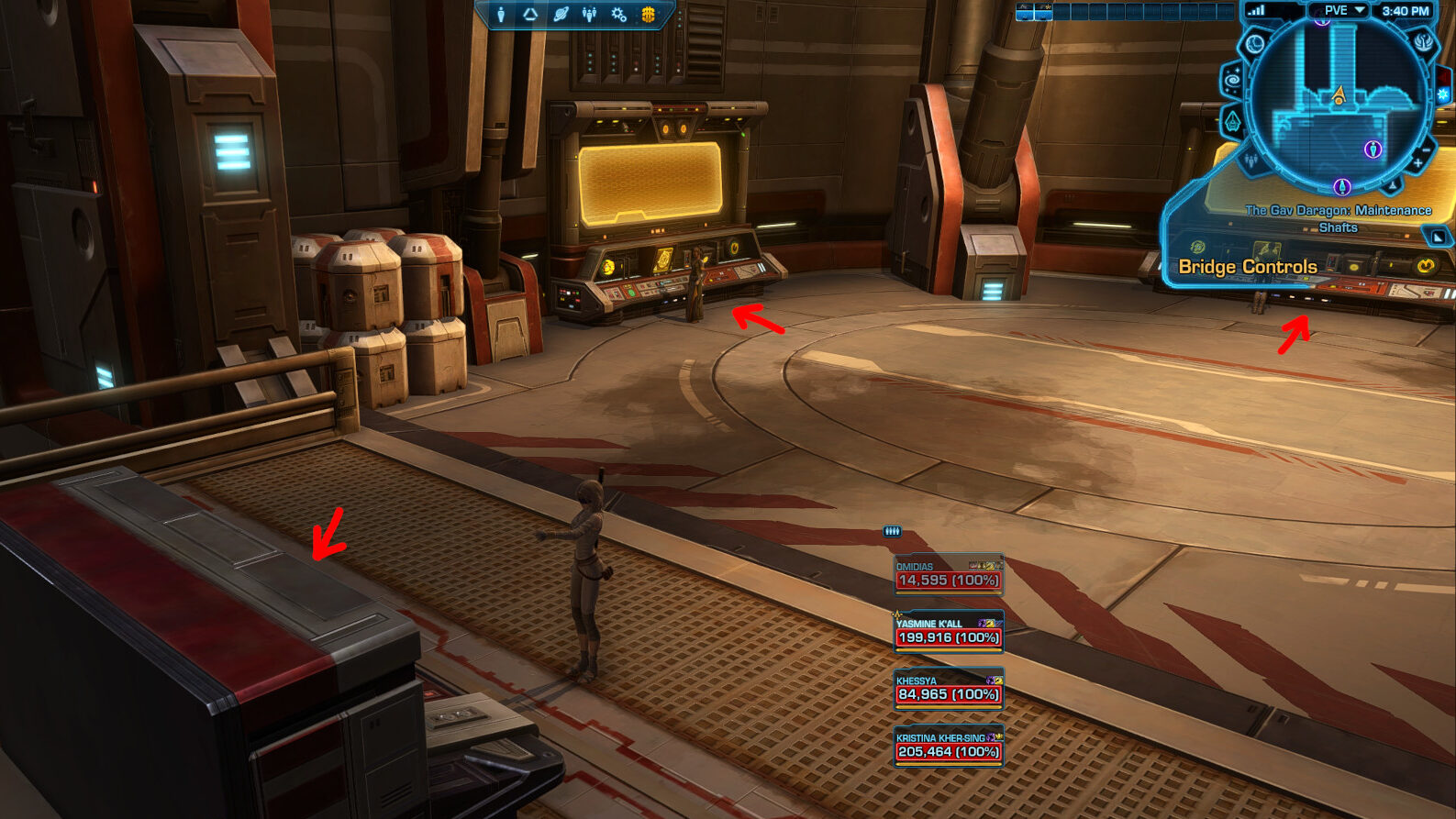Click the starship icon beside the minimap

[1232, 121]
